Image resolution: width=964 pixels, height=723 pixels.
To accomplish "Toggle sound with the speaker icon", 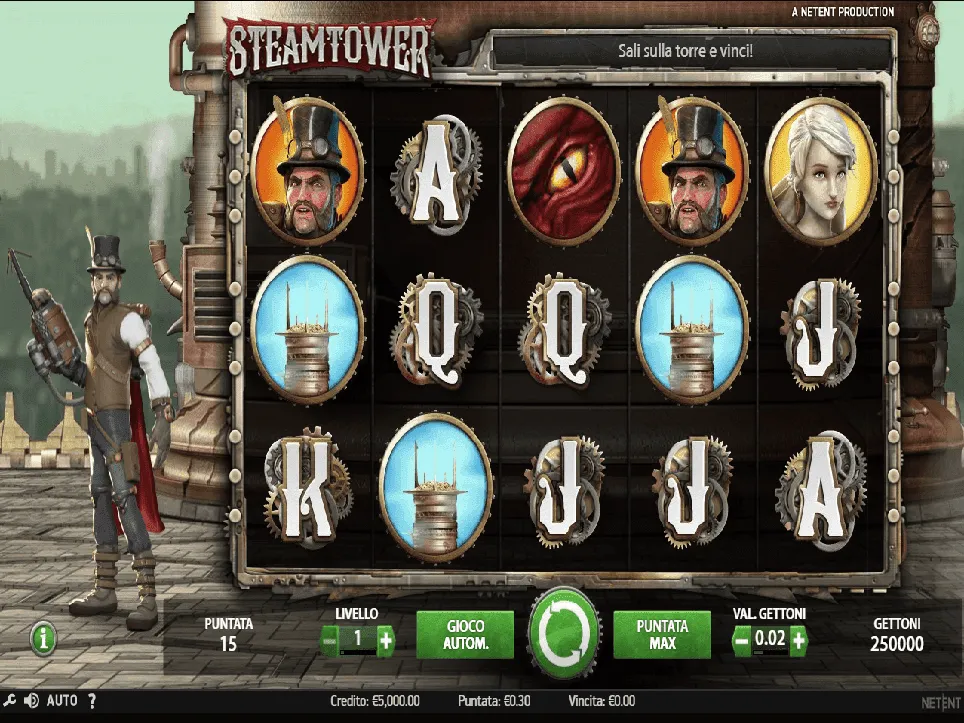I will click(x=31, y=701).
